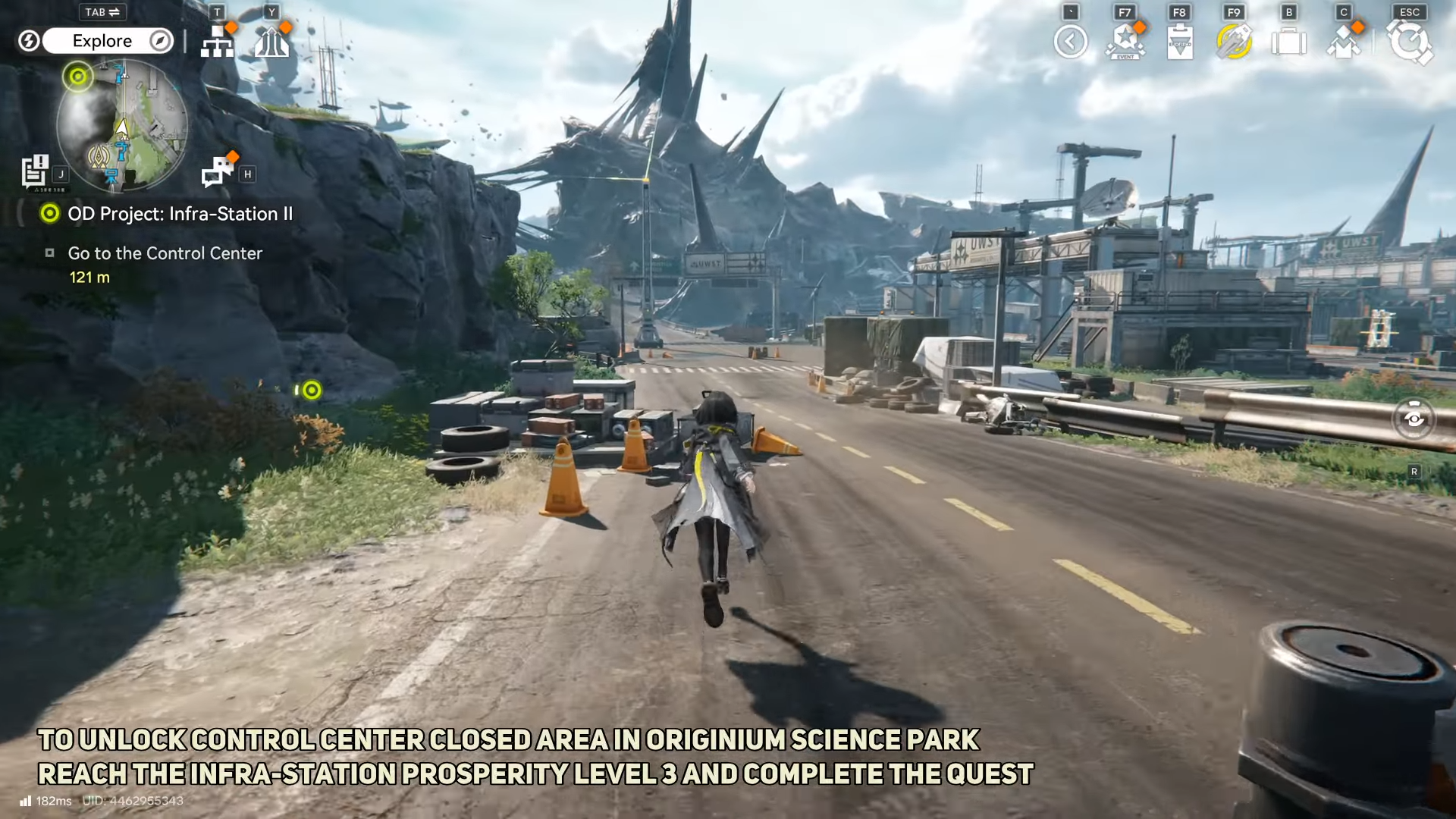
Task: Open the yellow-ringed tool icon
Action: tap(1234, 42)
